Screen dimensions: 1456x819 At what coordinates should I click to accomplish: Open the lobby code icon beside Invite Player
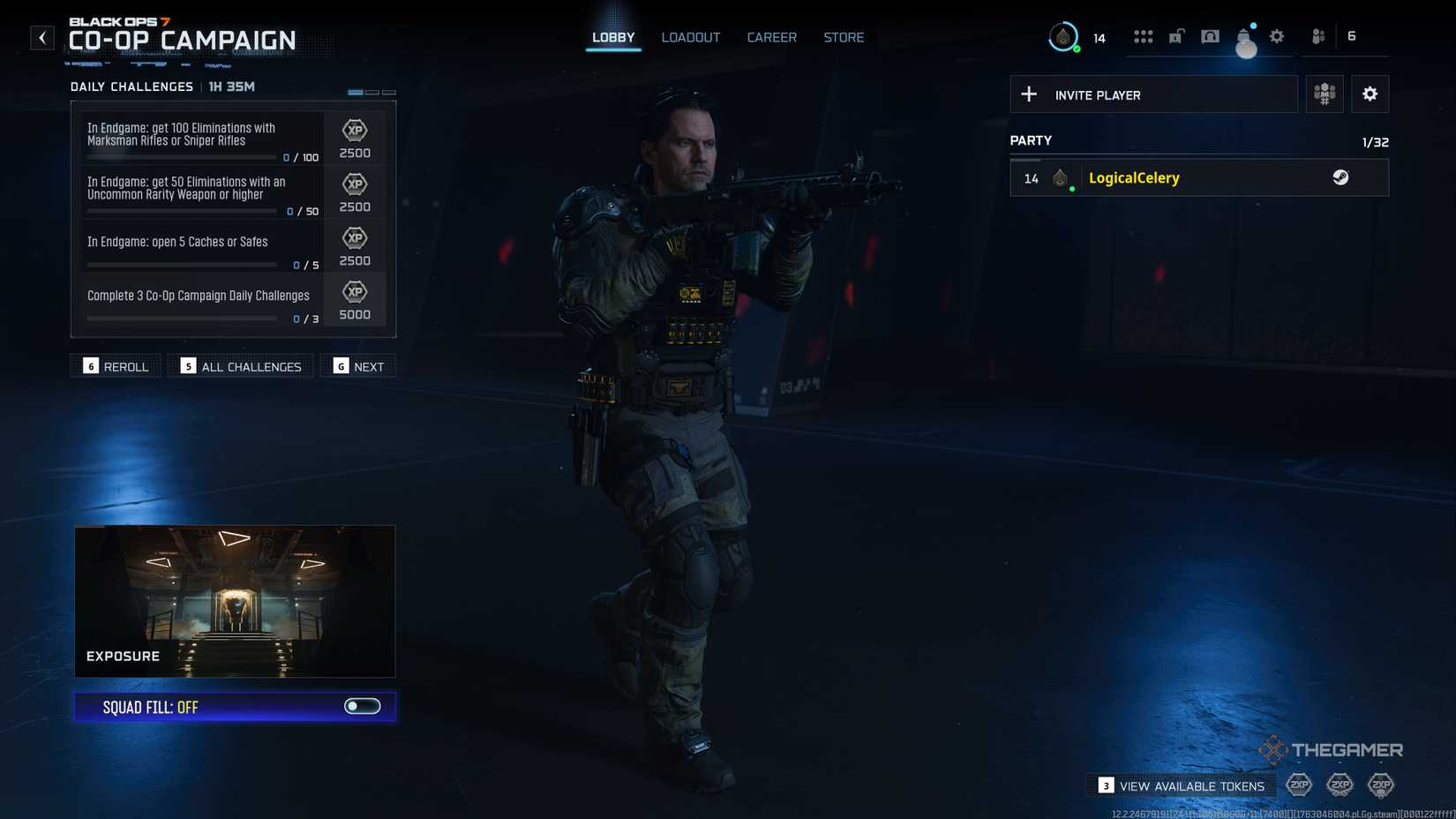(x=1323, y=94)
